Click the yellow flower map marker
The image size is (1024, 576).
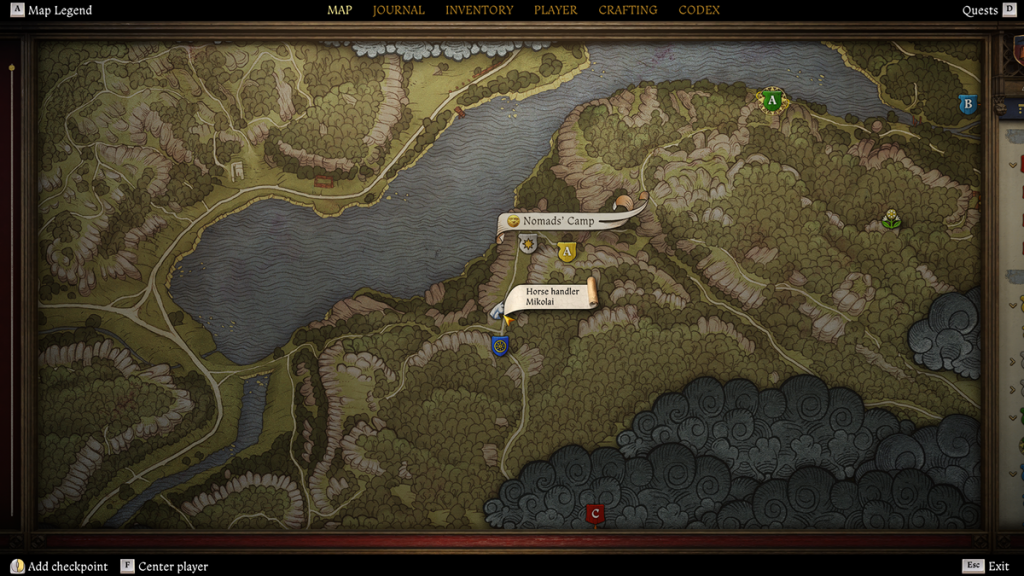point(890,219)
